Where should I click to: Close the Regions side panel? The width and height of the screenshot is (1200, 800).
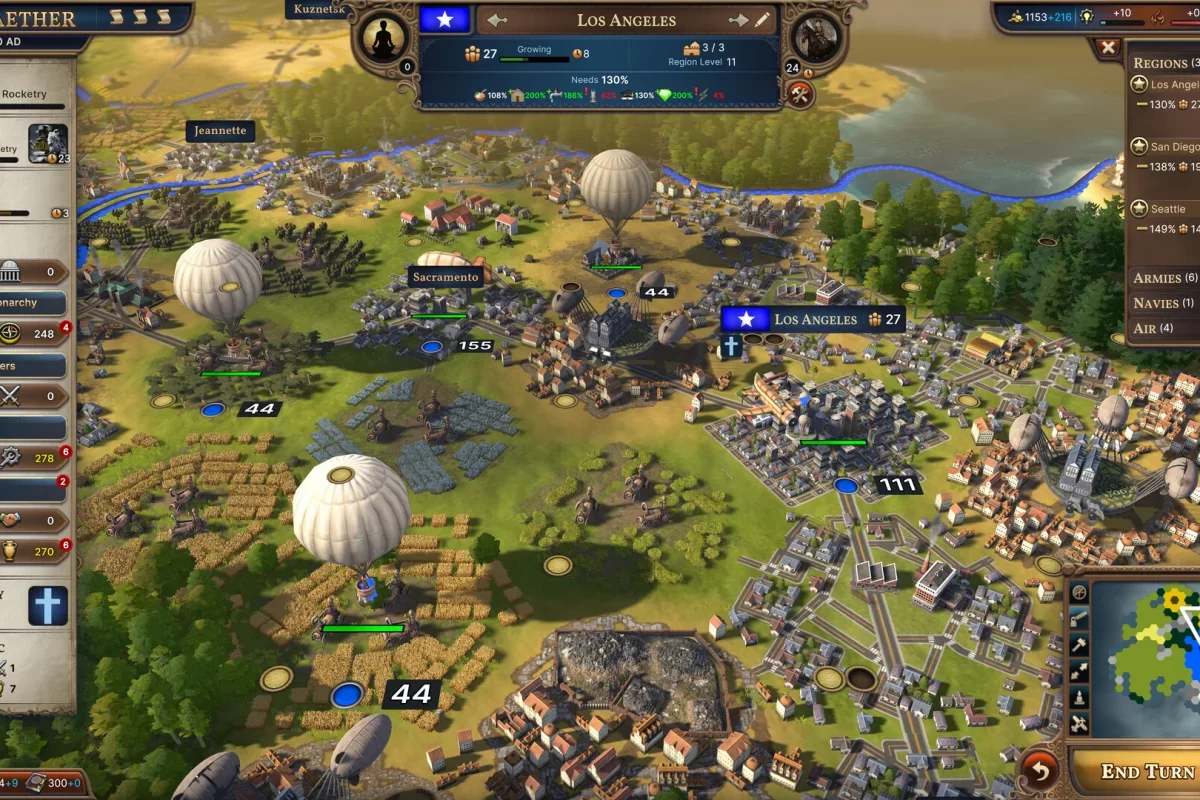point(1108,47)
